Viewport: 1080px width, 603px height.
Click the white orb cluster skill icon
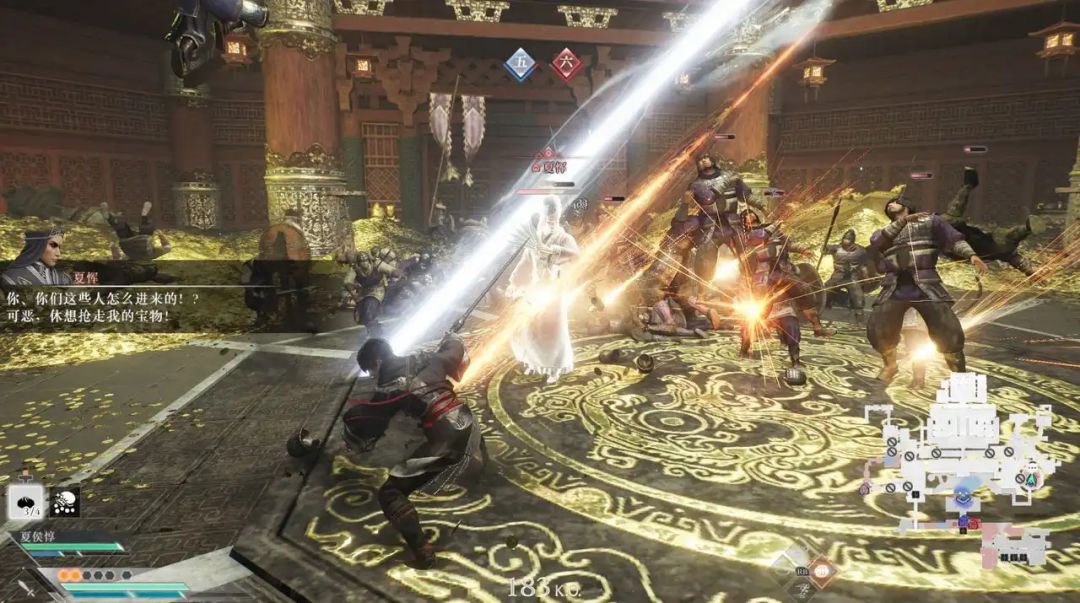(64, 502)
